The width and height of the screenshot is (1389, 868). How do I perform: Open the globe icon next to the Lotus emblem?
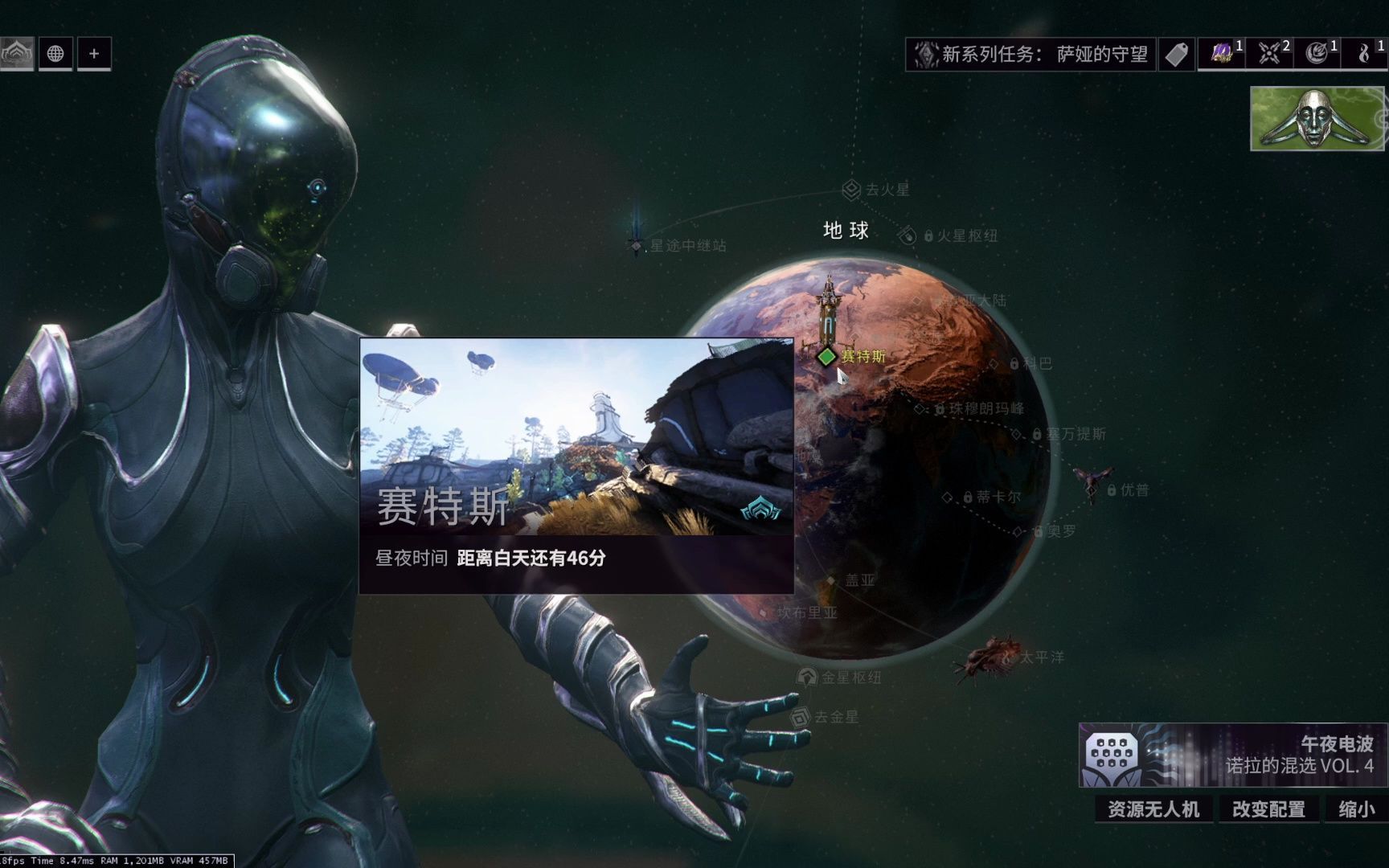55,55
